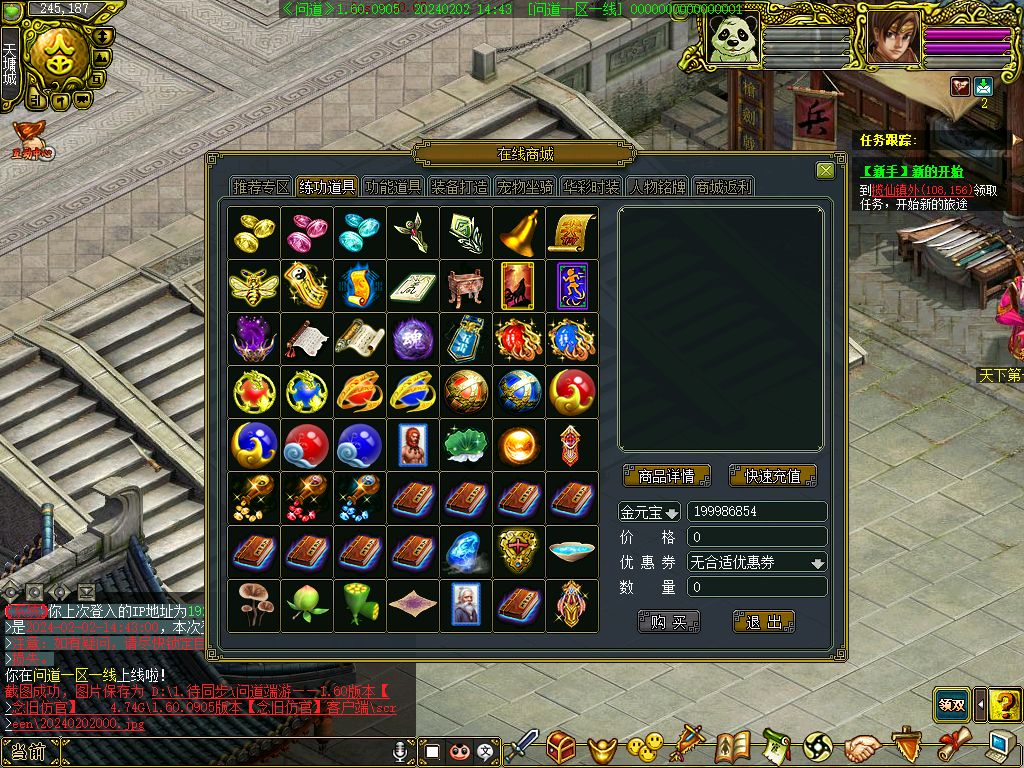
Task: Open 快速充值 quick recharge
Action: 772,476
